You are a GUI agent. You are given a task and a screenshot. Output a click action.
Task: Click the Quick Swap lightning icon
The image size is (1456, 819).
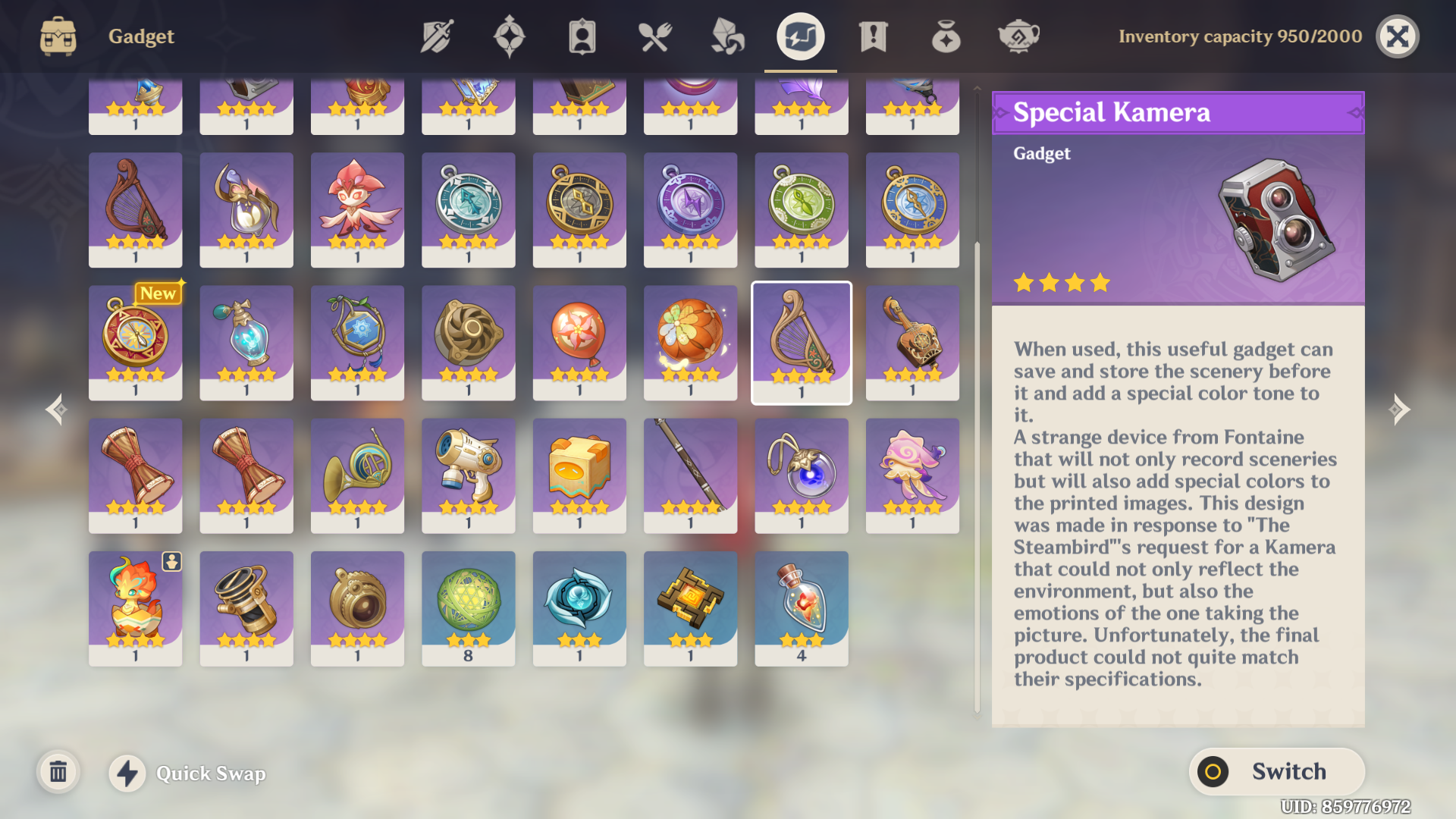(127, 773)
